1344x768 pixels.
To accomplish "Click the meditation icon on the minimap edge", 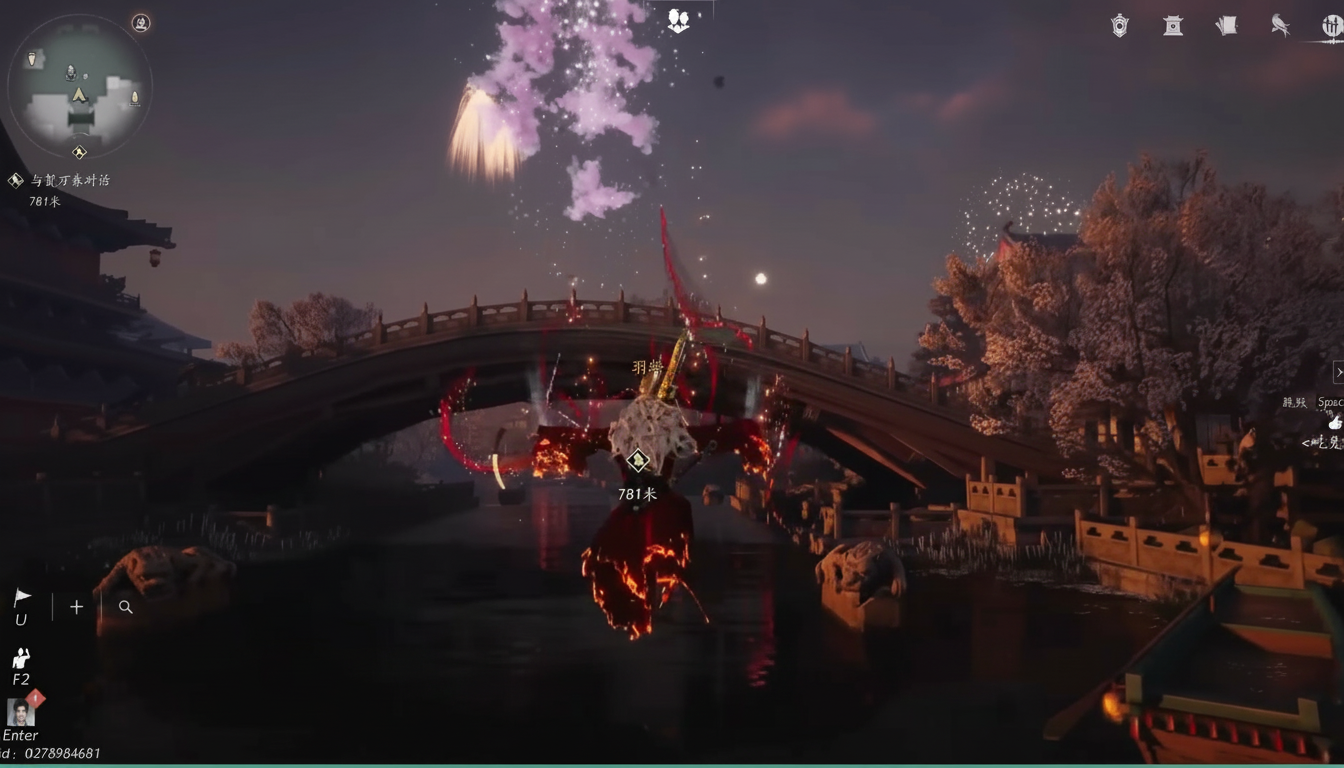I will pos(141,23).
